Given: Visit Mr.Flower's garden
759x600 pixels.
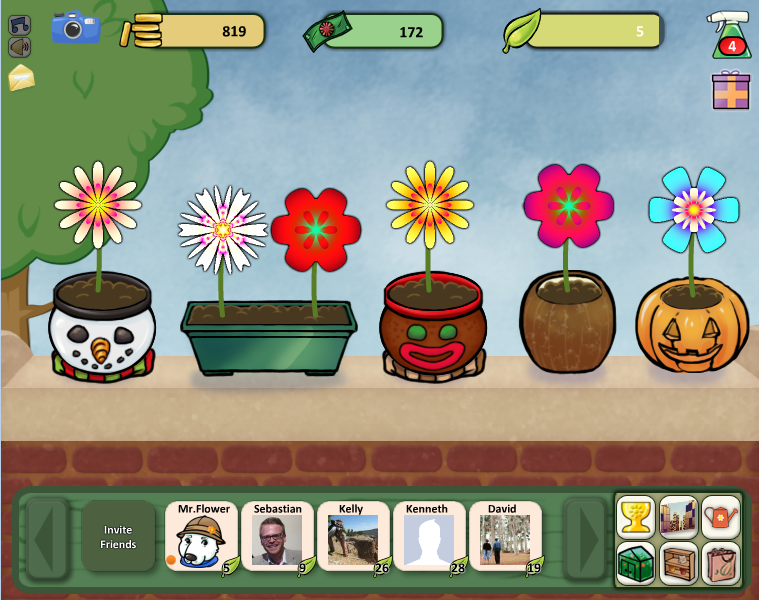Looking at the screenshot, I should click(x=201, y=537).
